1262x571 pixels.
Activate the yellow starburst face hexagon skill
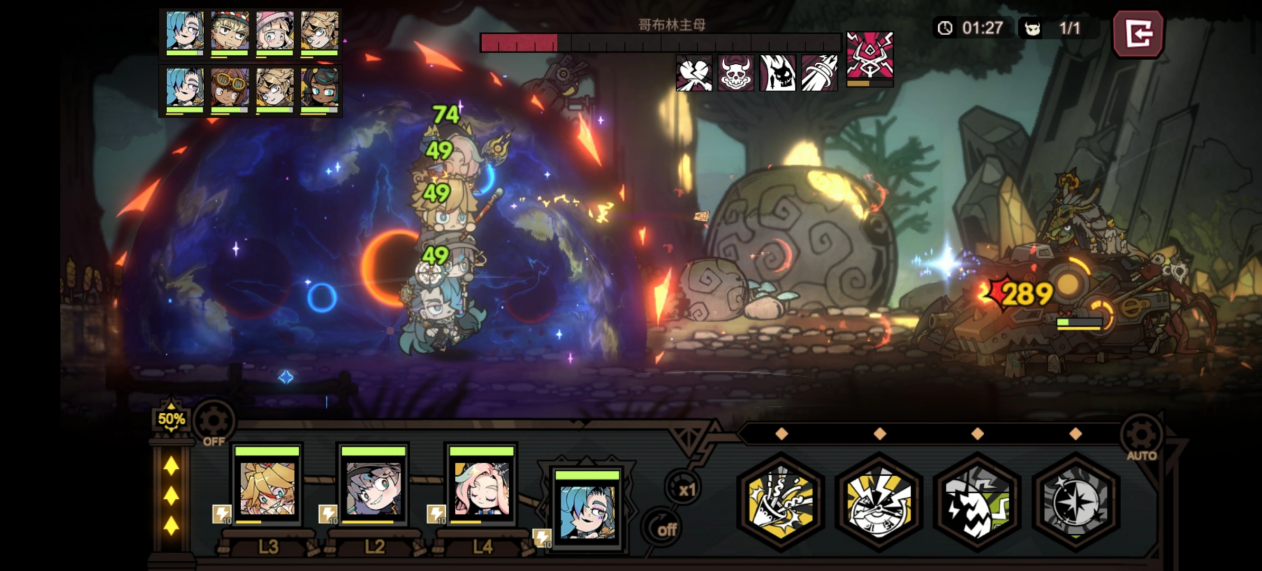(879, 501)
